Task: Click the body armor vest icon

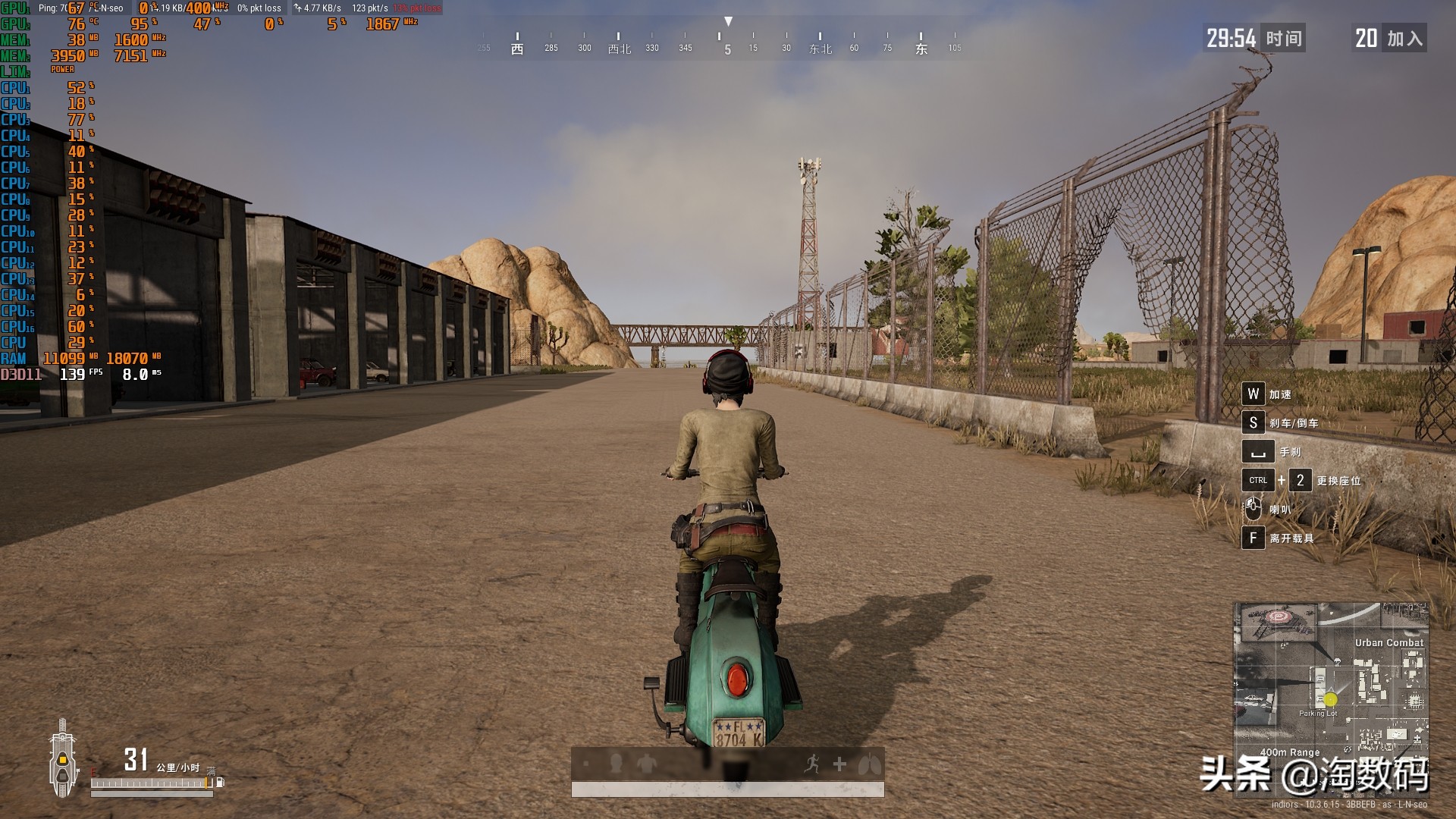Action: [x=646, y=763]
